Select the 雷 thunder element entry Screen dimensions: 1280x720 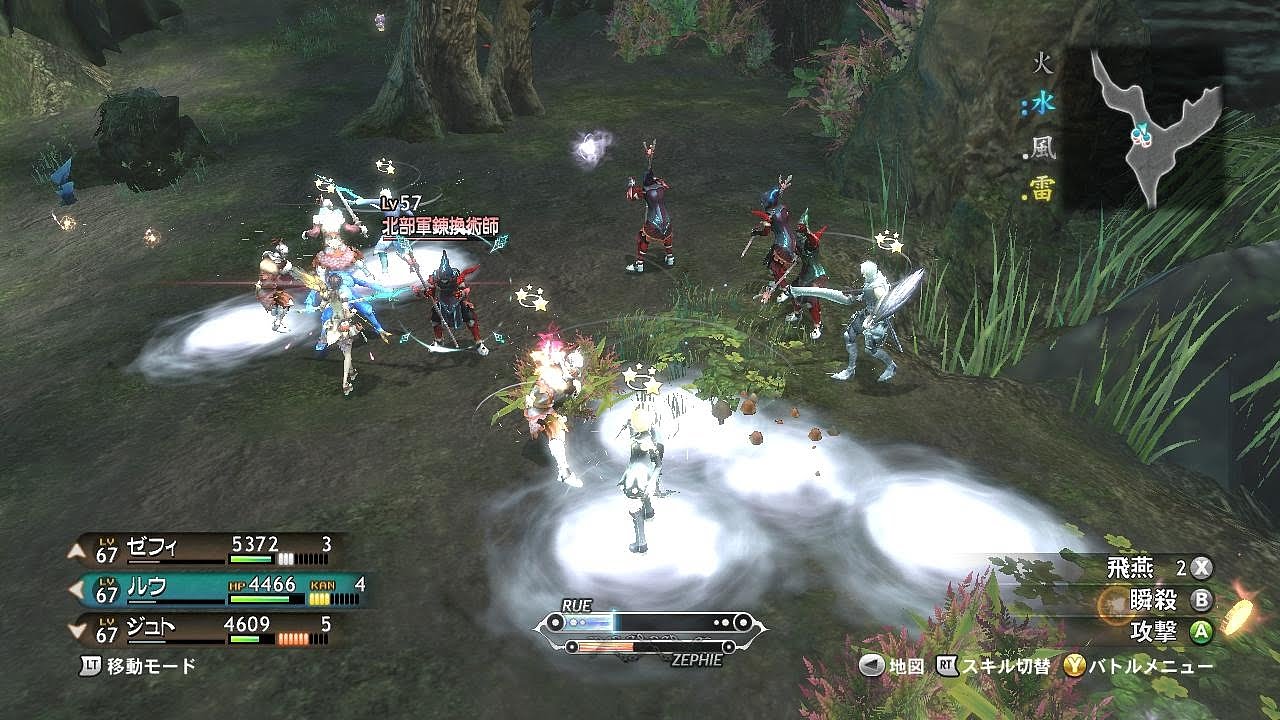coord(1043,190)
